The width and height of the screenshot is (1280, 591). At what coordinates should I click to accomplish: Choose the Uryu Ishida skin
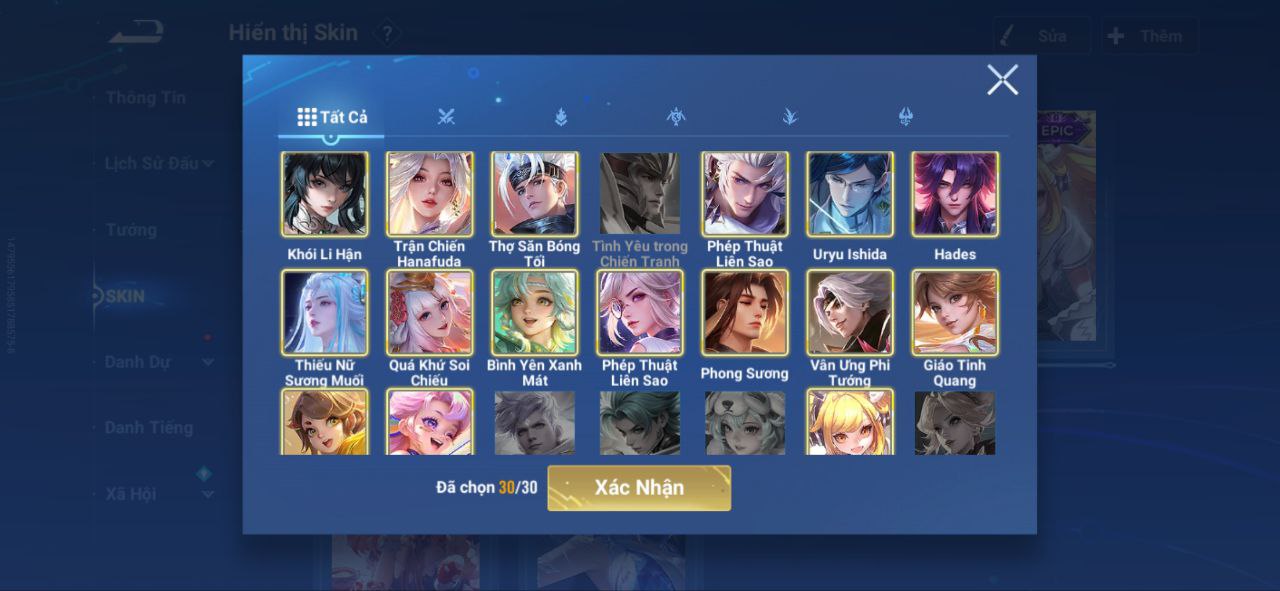[849, 194]
